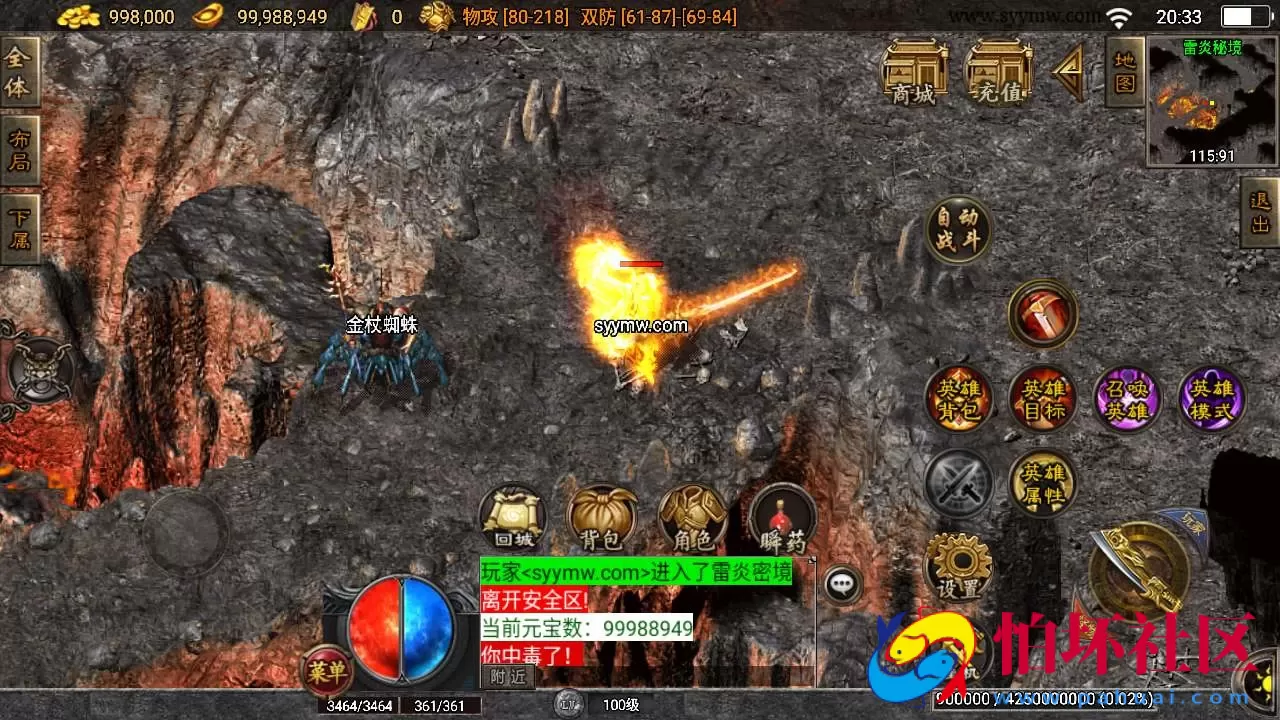The width and height of the screenshot is (1280, 720).
Task: Select the 英雄目标 hero target icon
Action: pyautogui.click(x=1043, y=398)
